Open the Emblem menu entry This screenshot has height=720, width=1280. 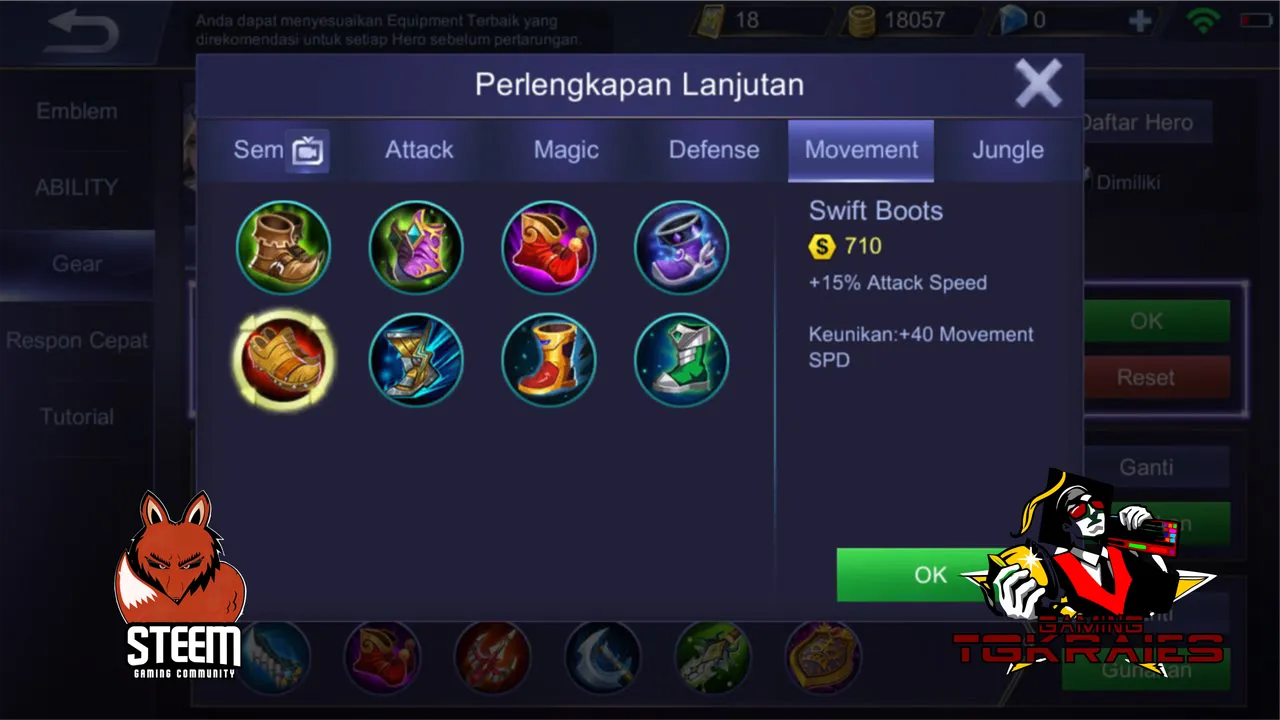(x=77, y=111)
